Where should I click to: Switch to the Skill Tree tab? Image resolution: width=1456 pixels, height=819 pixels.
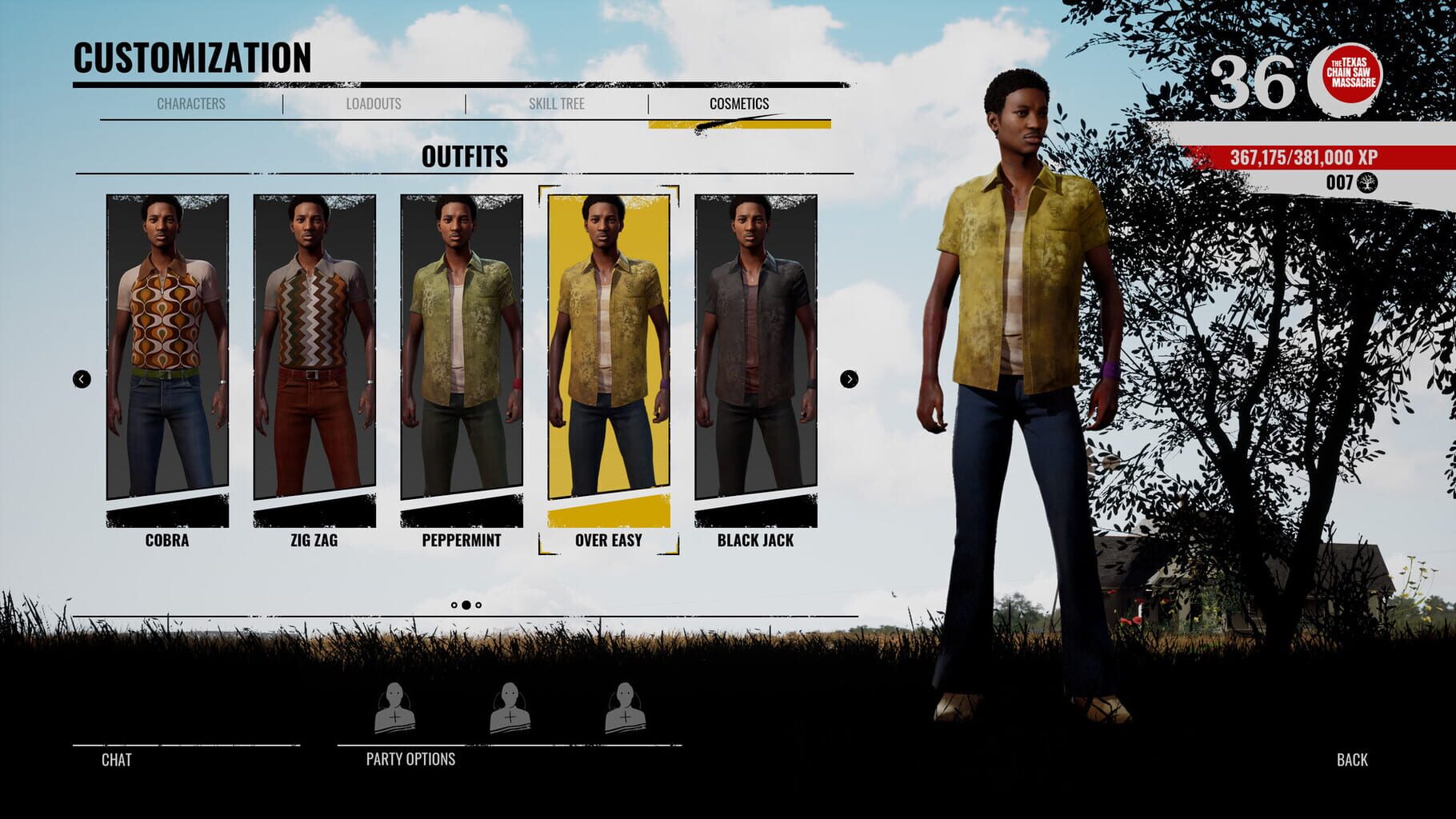(x=558, y=102)
